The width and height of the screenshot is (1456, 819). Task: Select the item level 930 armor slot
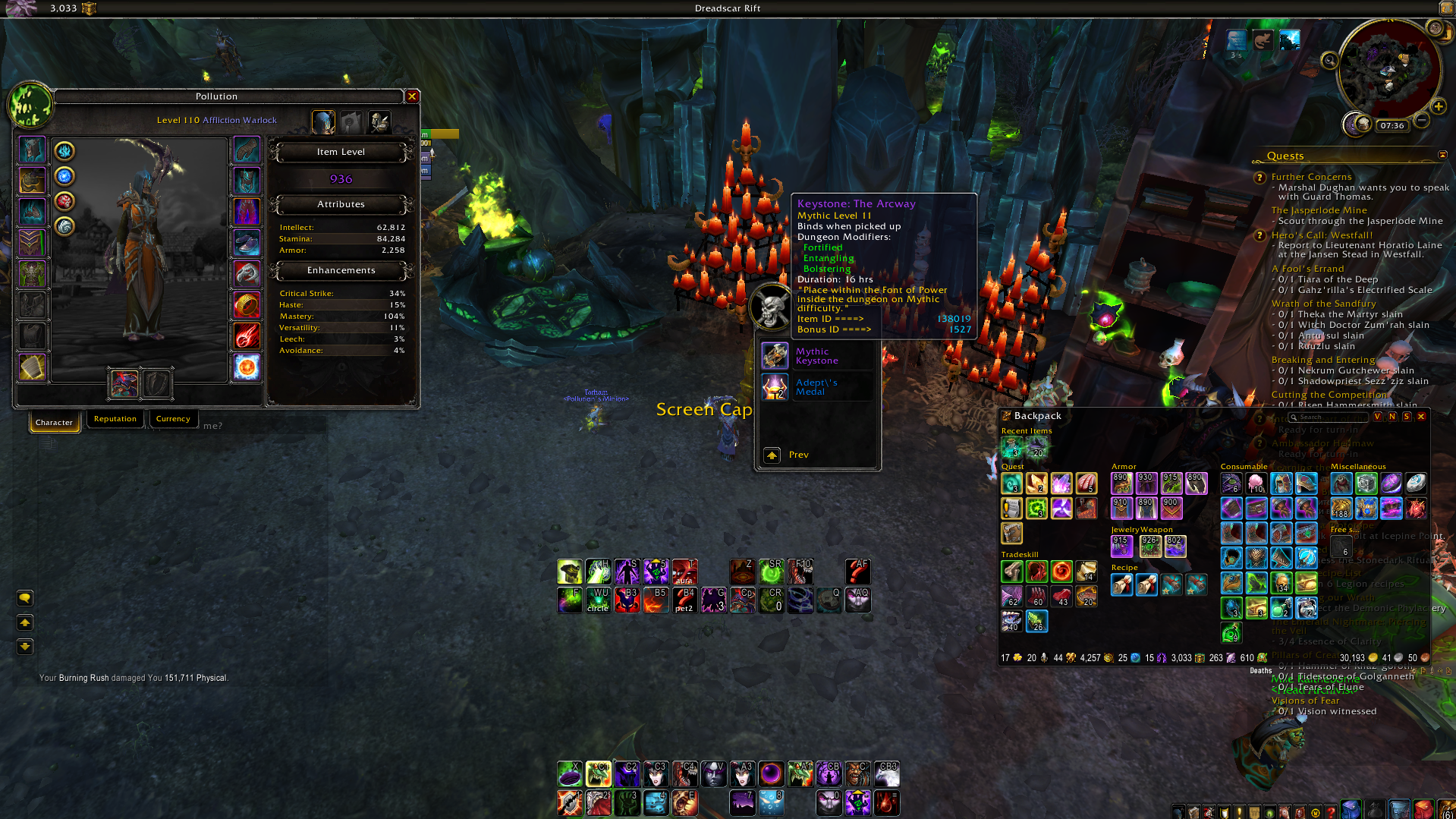[x=1146, y=483]
